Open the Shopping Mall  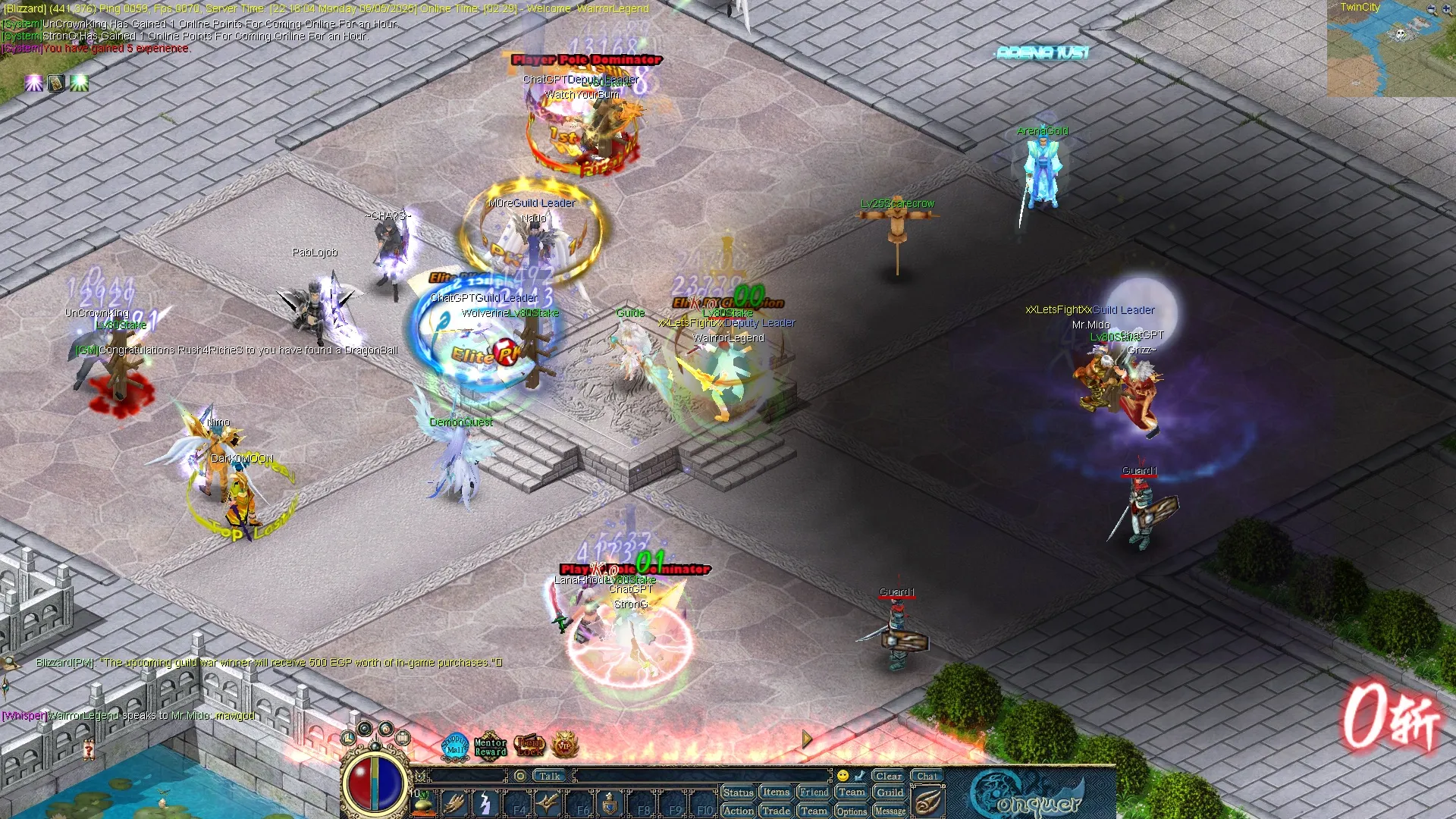[455, 746]
